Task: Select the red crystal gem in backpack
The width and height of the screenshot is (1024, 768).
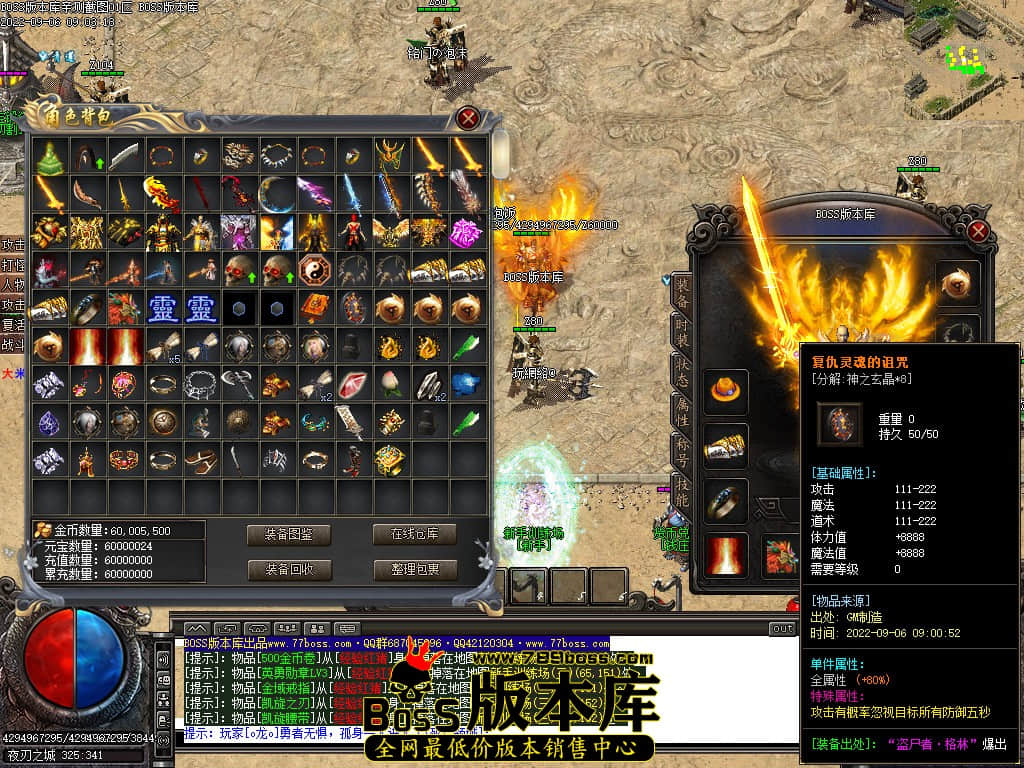Action: [x=352, y=385]
